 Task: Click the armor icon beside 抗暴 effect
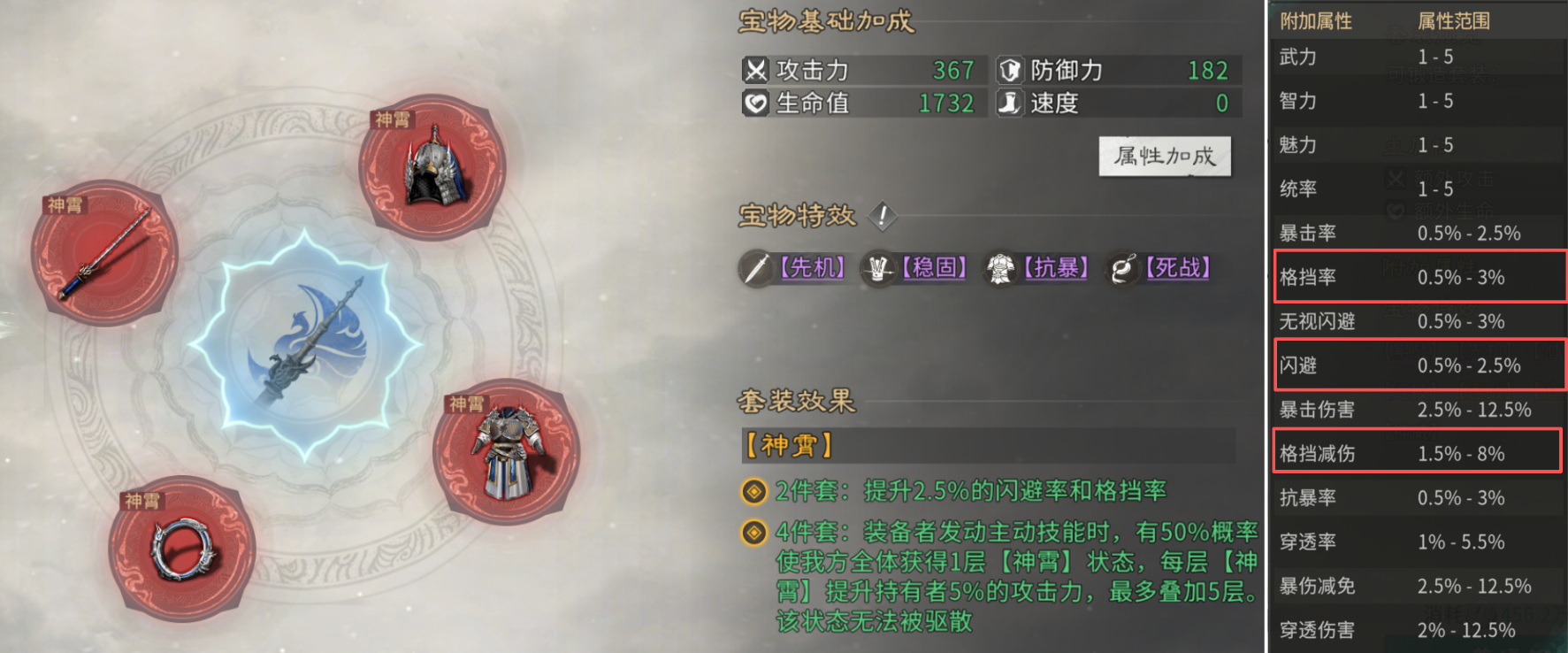[1000, 268]
